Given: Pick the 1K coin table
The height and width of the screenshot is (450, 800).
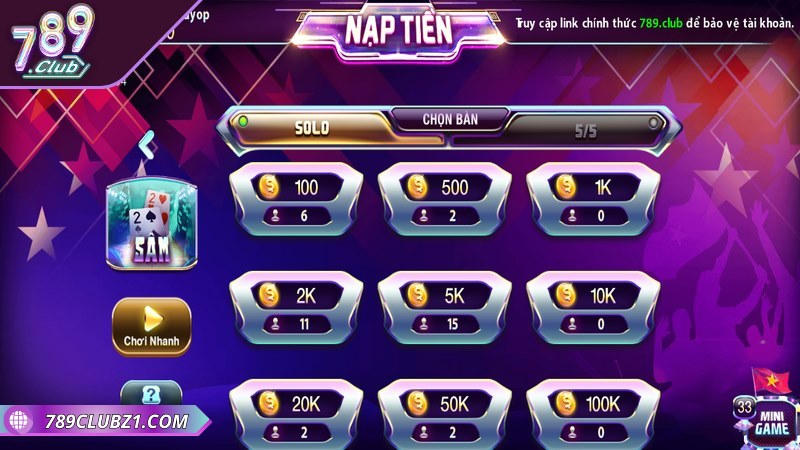Looking at the screenshot, I should (592, 198).
